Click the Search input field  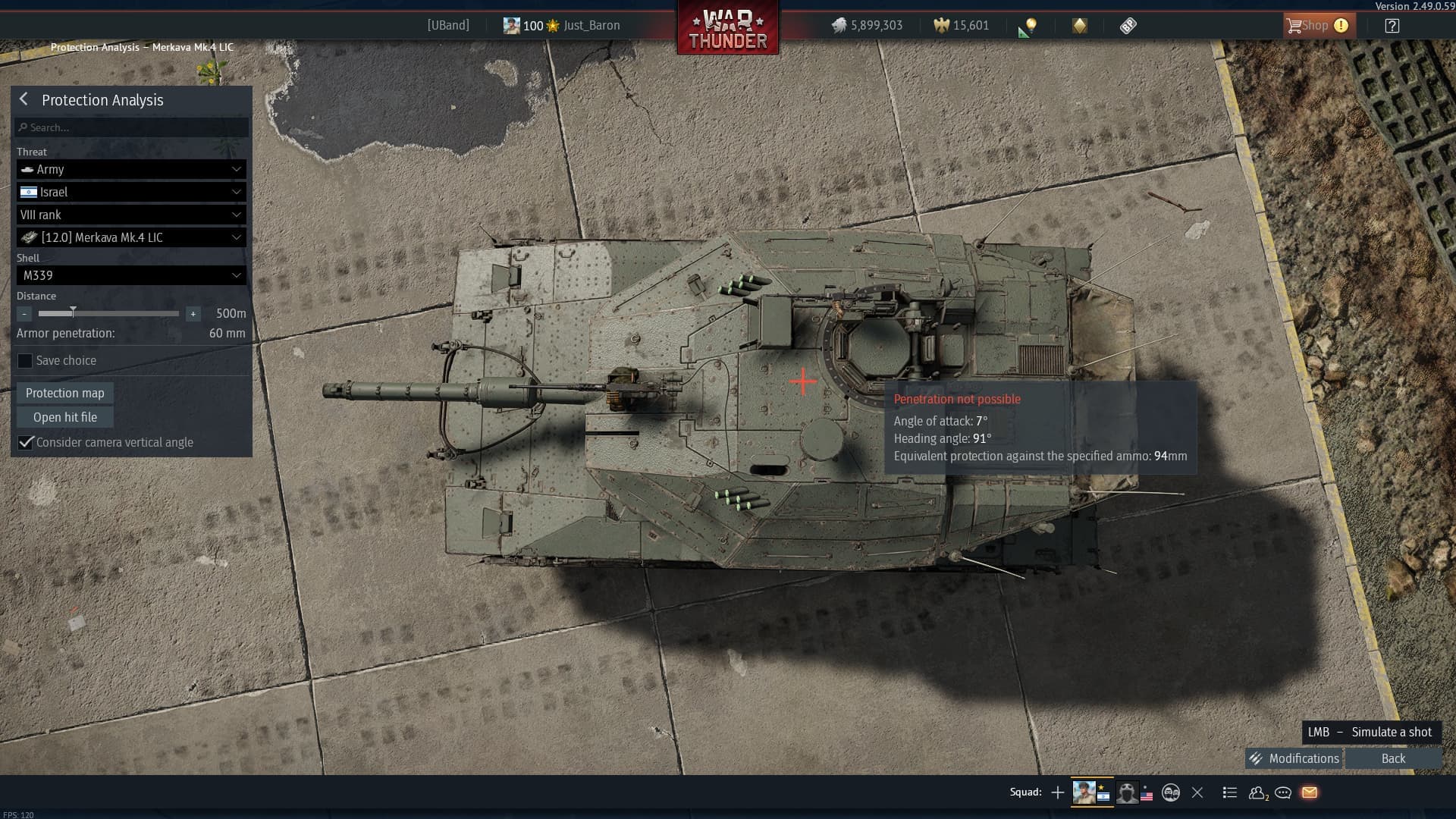point(132,127)
